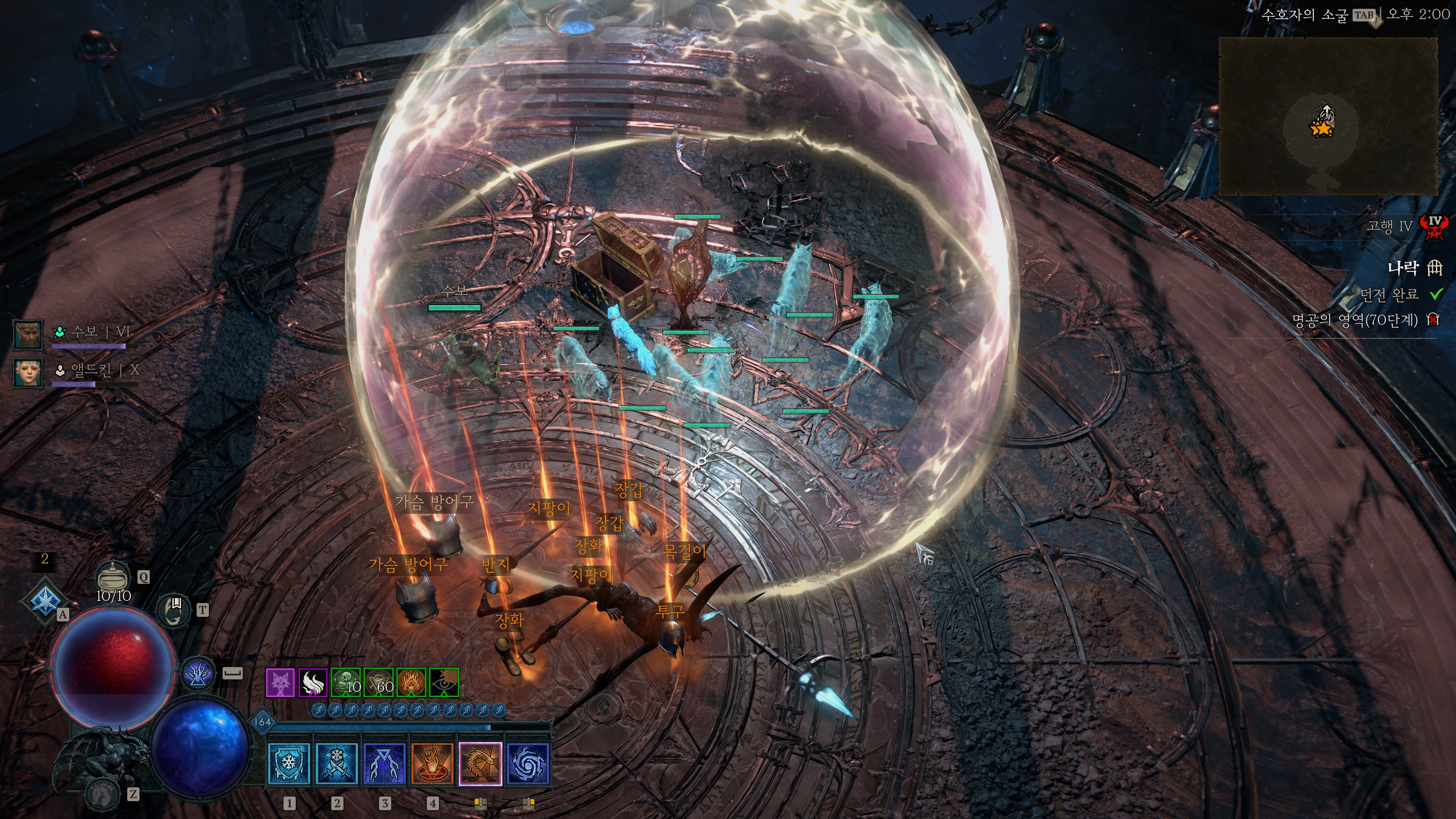Viewport: 1456px width, 819px height.
Task: Check the green skull elixir buff
Action: [345, 683]
